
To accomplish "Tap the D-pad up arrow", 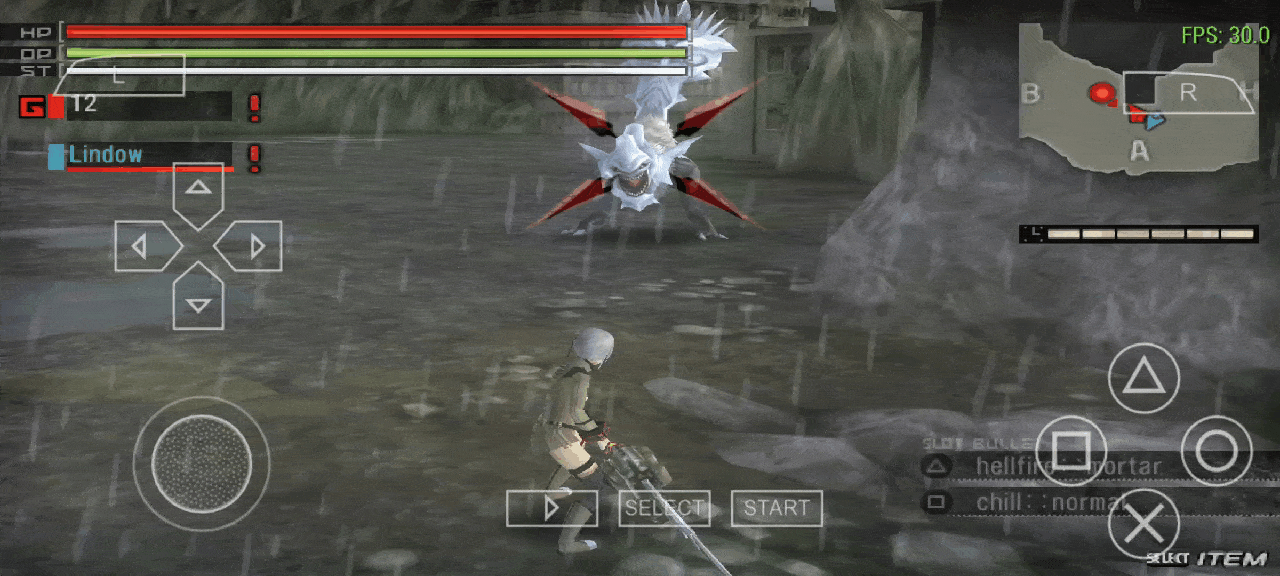I will coord(198,193).
